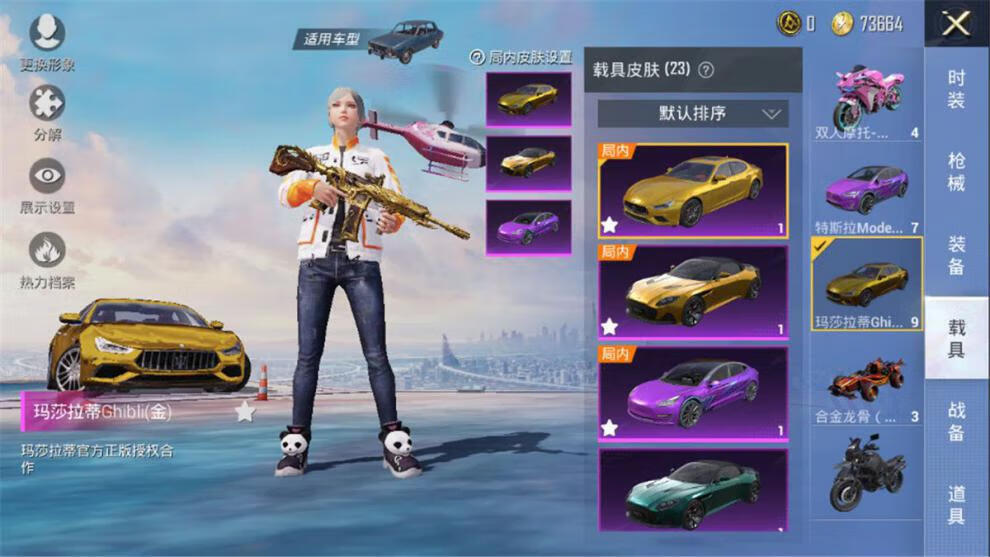
Task: Pick the purple Tesla skin card
Action: pyautogui.click(x=692, y=392)
